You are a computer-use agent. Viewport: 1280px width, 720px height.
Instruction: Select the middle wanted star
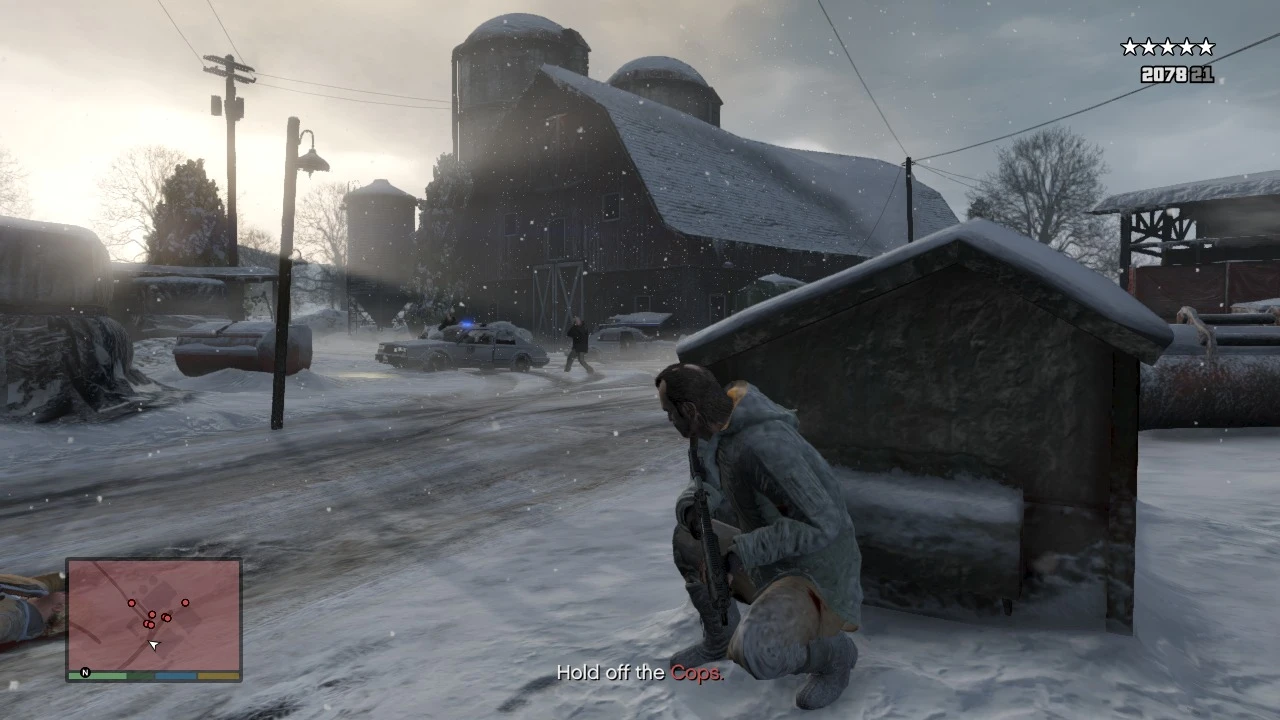[x=1168, y=46]
